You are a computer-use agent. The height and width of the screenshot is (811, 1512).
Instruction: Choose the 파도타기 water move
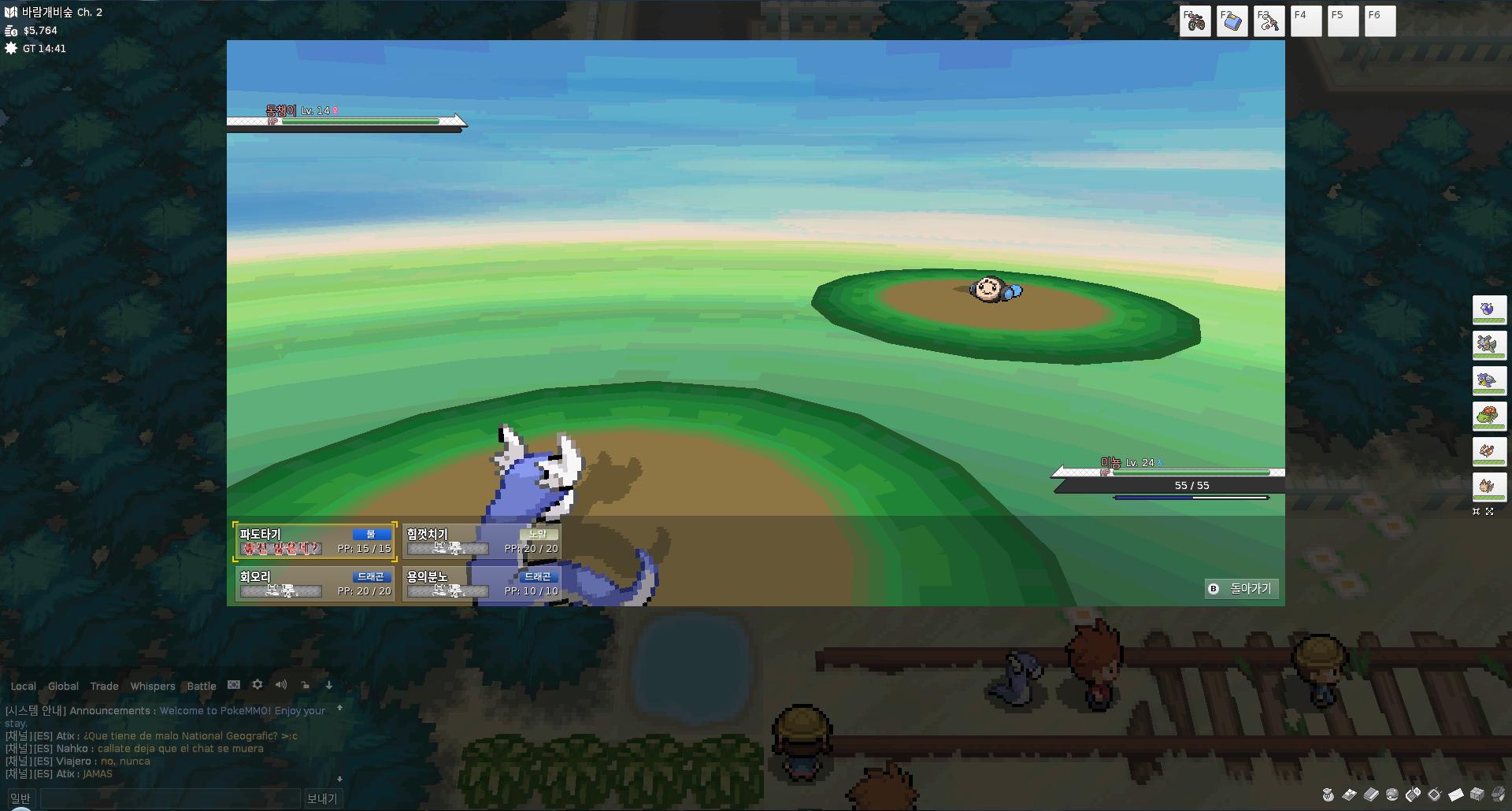pyautogui.click(x=315, y=541)
